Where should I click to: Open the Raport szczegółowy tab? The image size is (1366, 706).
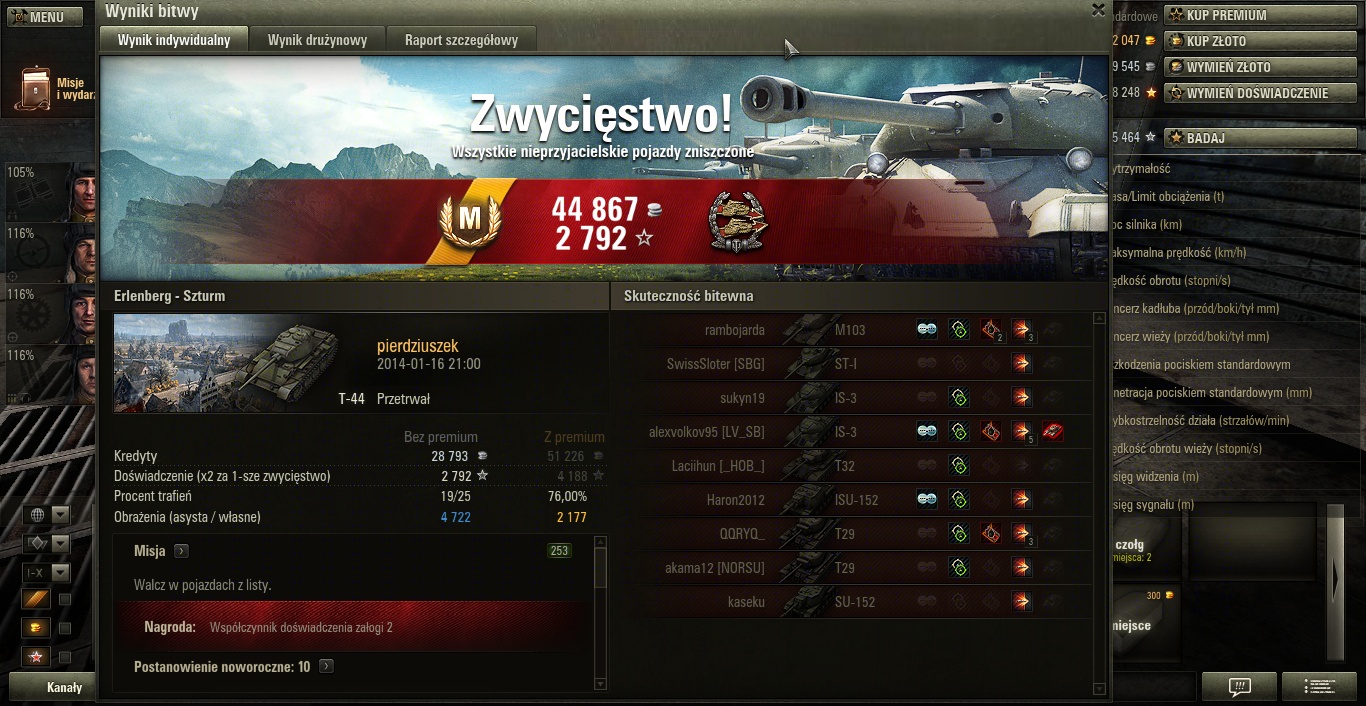[461, 40]
